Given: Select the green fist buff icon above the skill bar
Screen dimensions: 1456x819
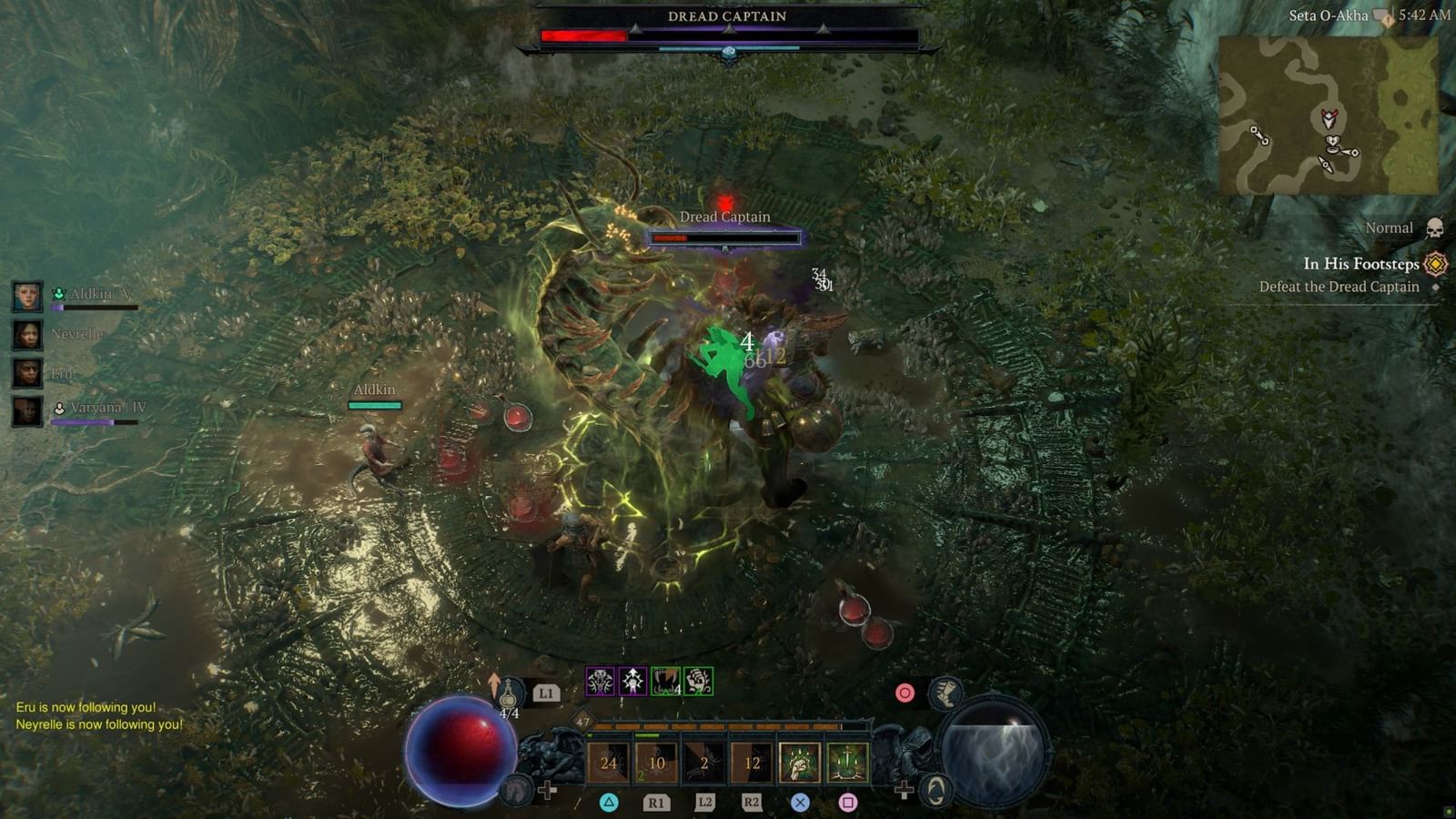Looking at the screenshot, I should click(x=699, y=683).
